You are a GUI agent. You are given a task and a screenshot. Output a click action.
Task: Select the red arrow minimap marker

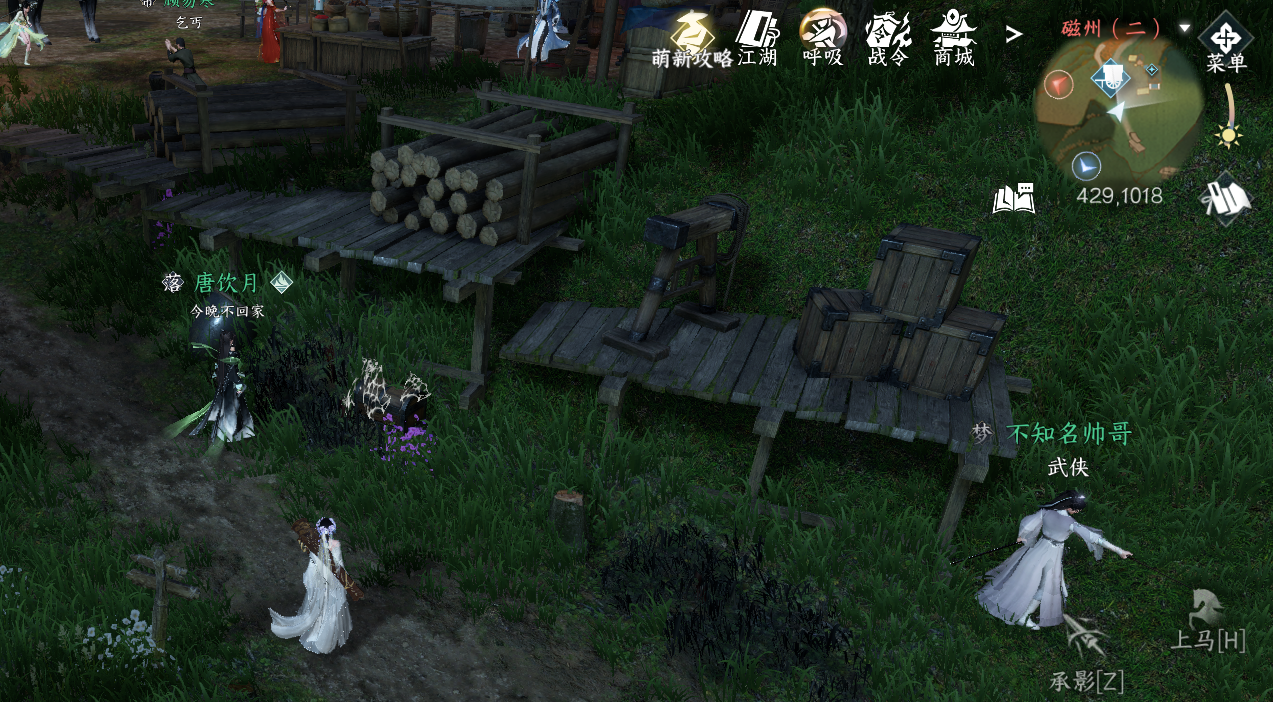(x=1058, y=85)
